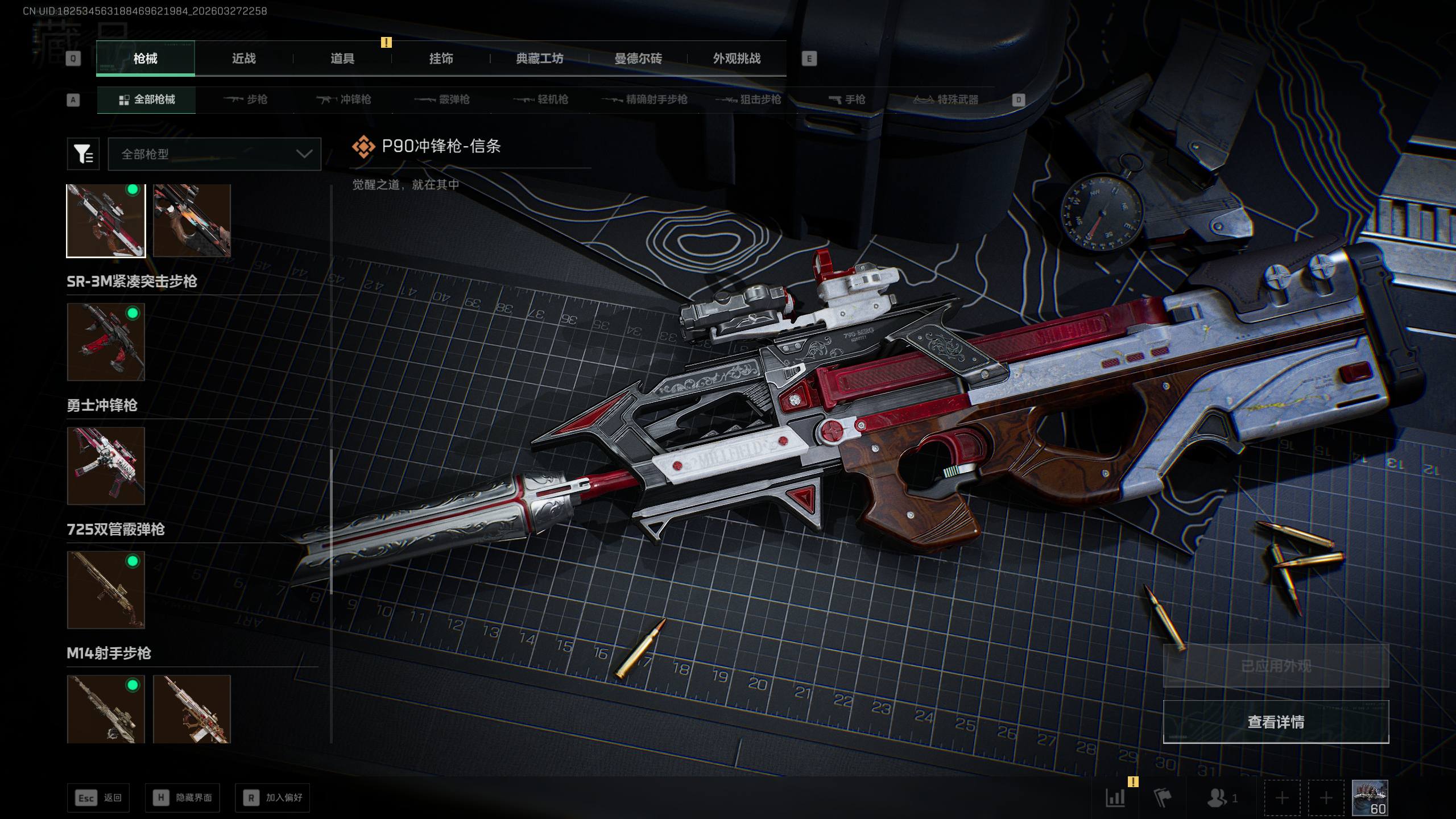Pick the 勇士冲锋枪 skin thumbnail
The height and width of the screenshot is (819, 1456).
coord(106,466)
